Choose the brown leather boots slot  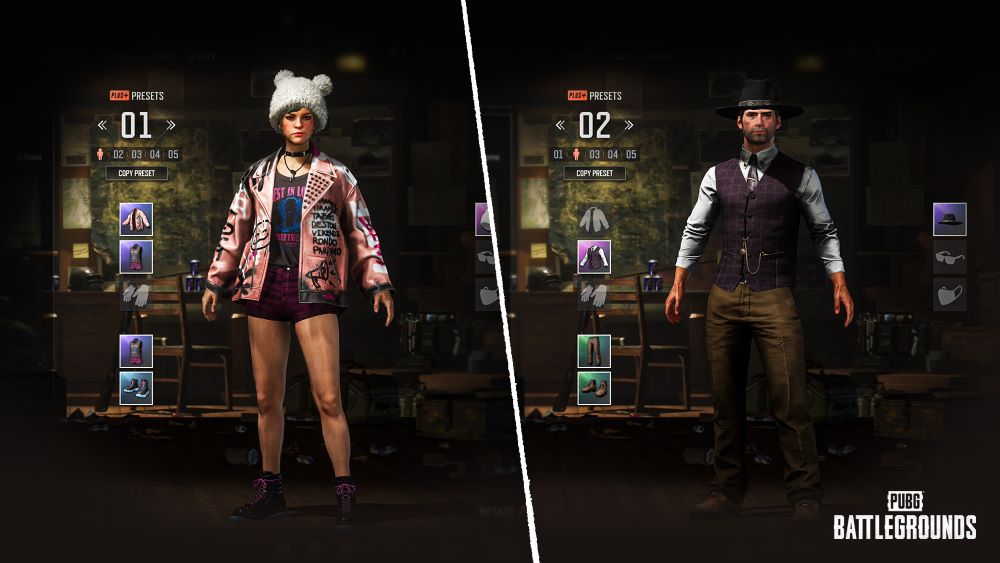(x=594, y=388)
